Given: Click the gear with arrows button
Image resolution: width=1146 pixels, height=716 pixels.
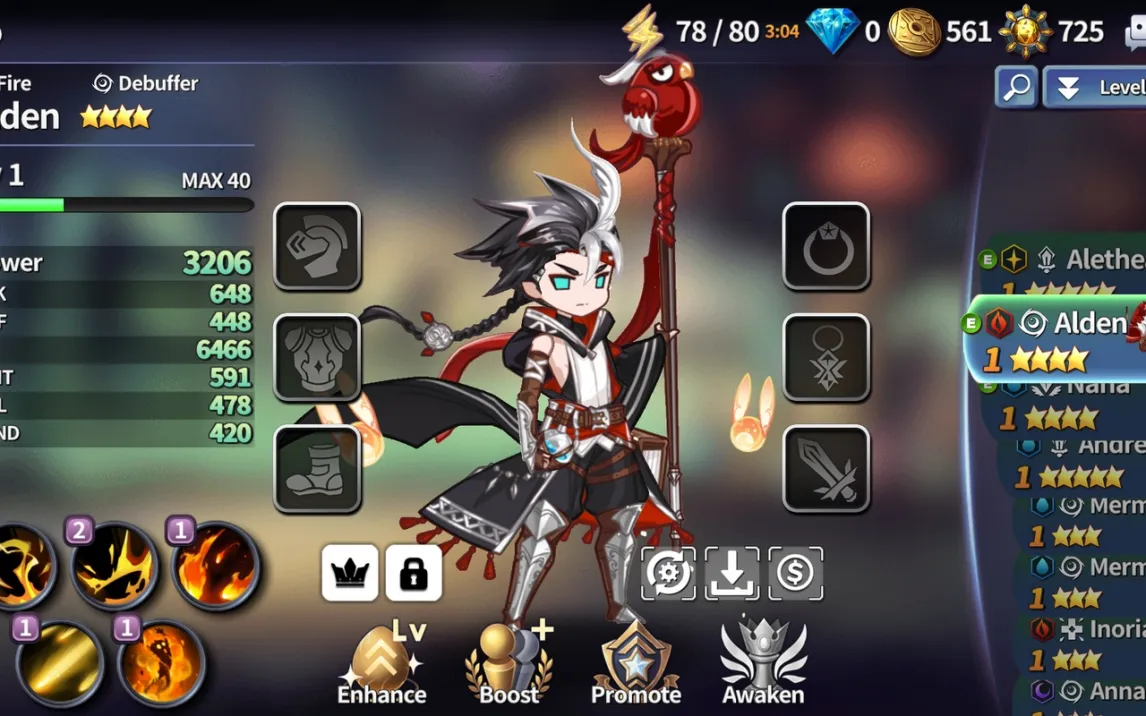Looking at the screenshot, I should tap(668, 573).
